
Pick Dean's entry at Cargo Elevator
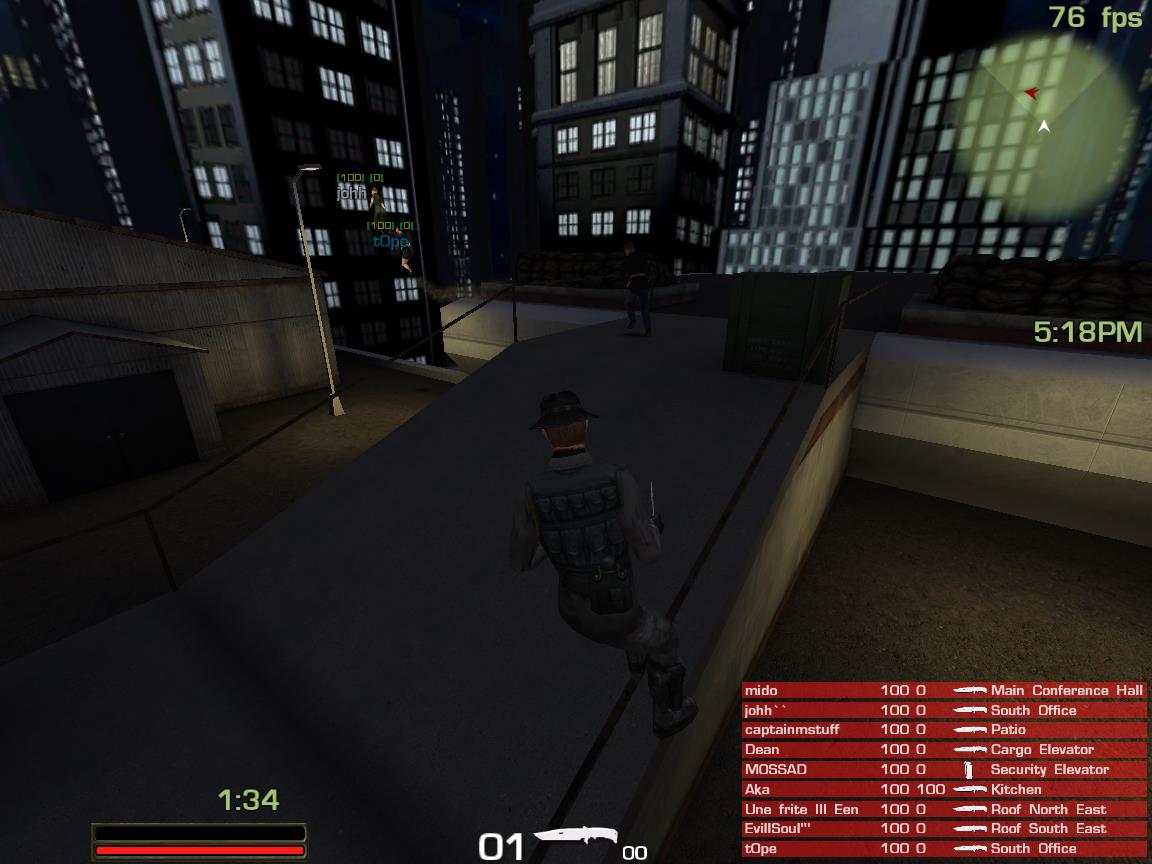coord(943,749)
